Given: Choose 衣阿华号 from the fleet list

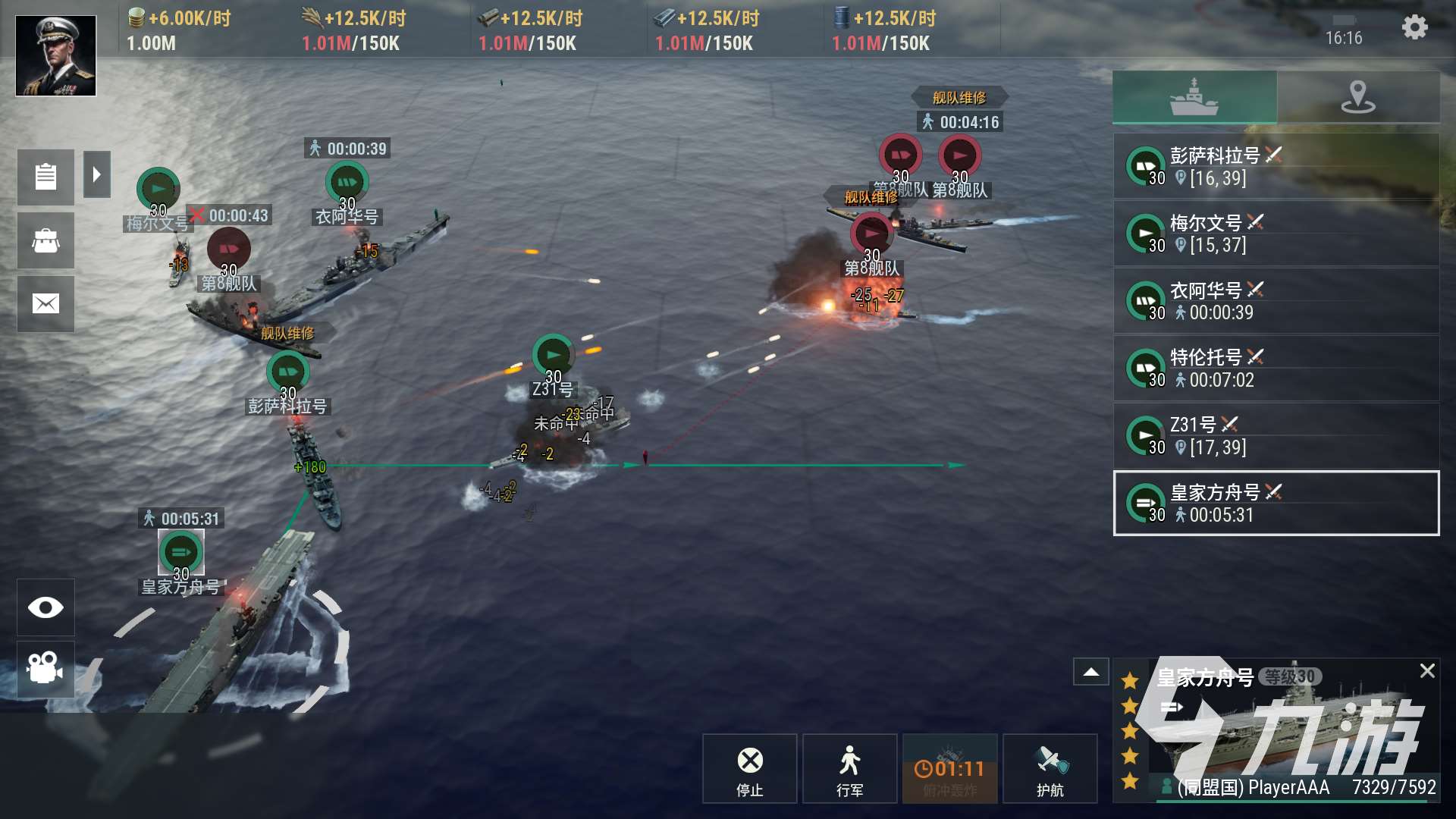Looking at the screenshot, I should click(x=1276, y=301).
